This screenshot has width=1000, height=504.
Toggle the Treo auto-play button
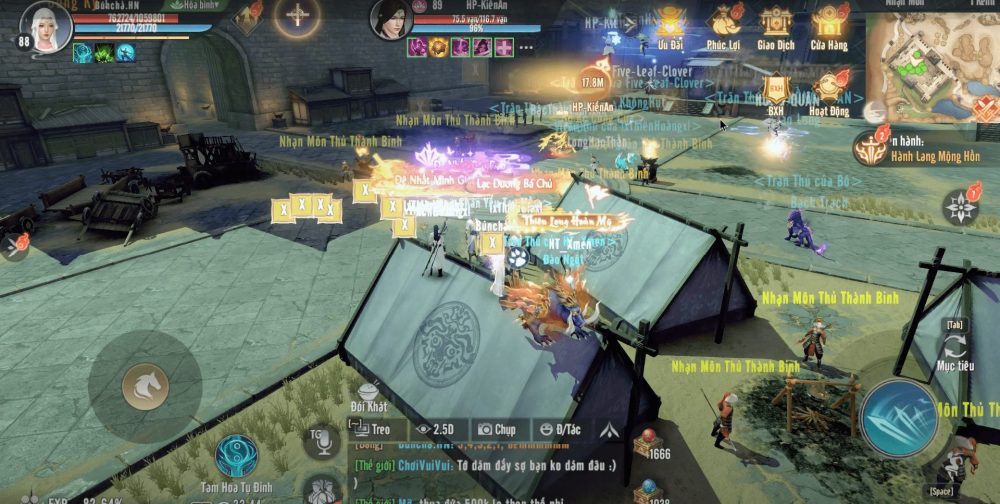pyautogui.click(x=370, y=429)
